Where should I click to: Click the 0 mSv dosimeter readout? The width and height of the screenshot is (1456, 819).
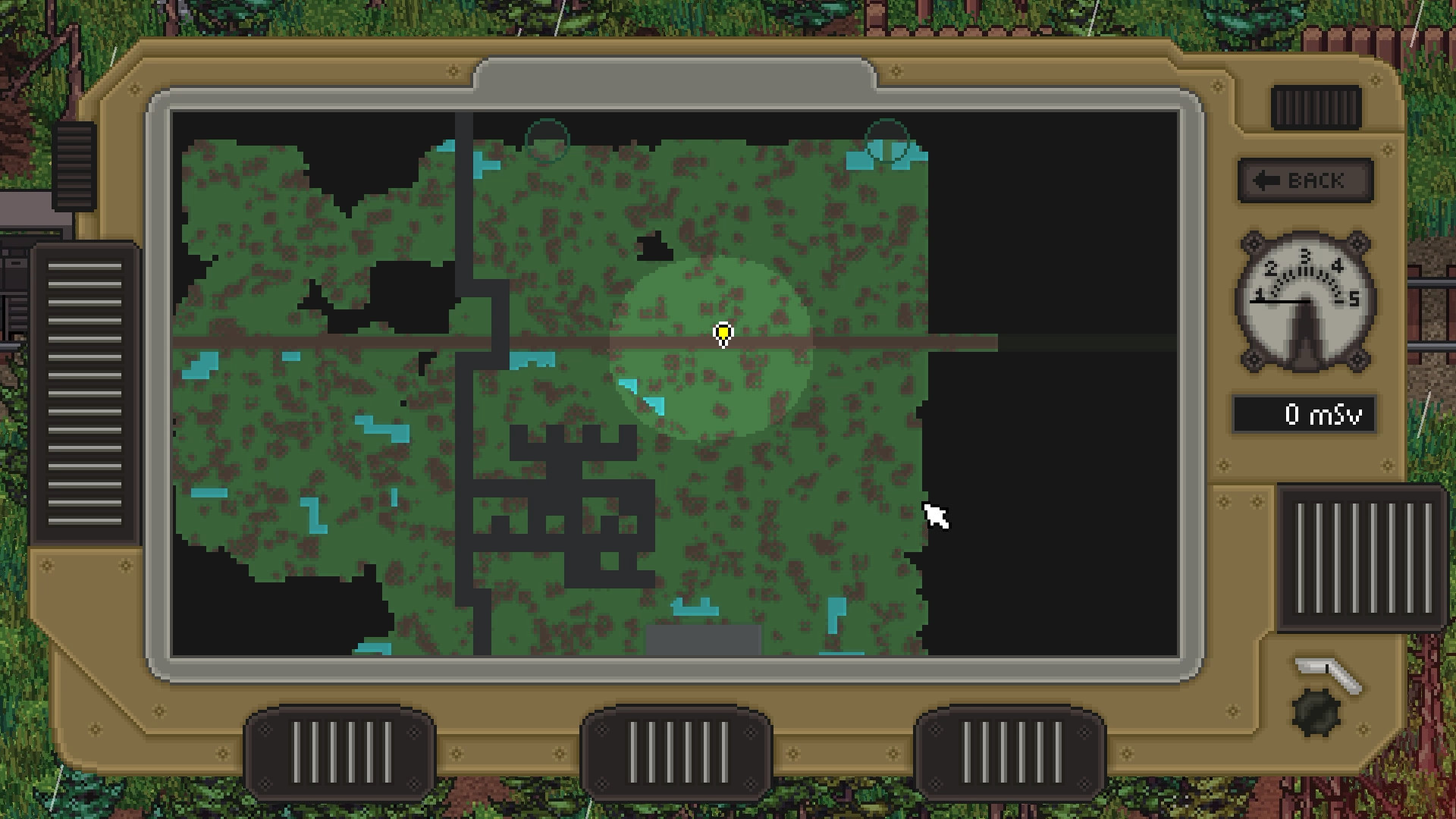pyautogui.click(x=1305, y=415)
